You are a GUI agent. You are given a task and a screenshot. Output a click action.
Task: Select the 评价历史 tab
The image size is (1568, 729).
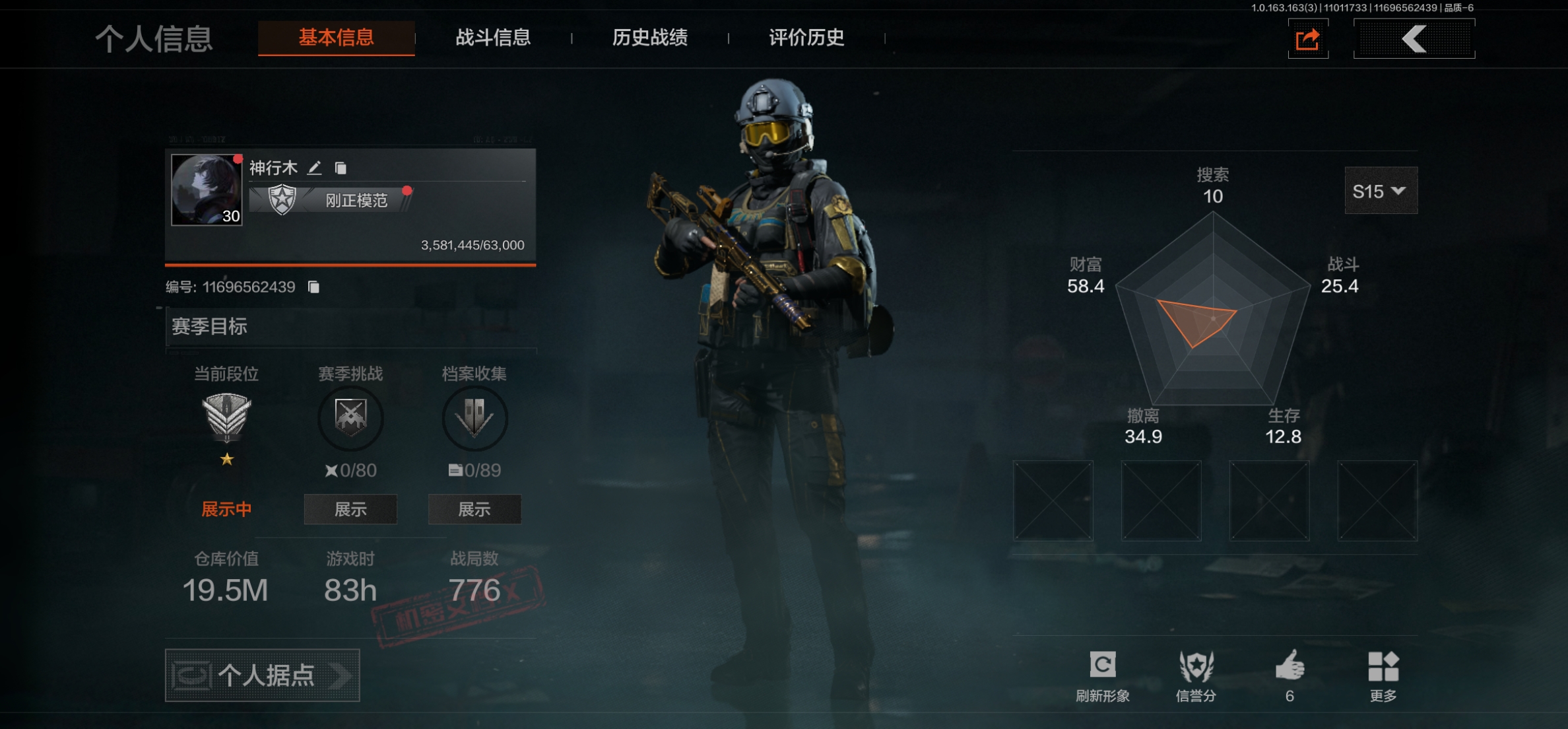(806, 38)
